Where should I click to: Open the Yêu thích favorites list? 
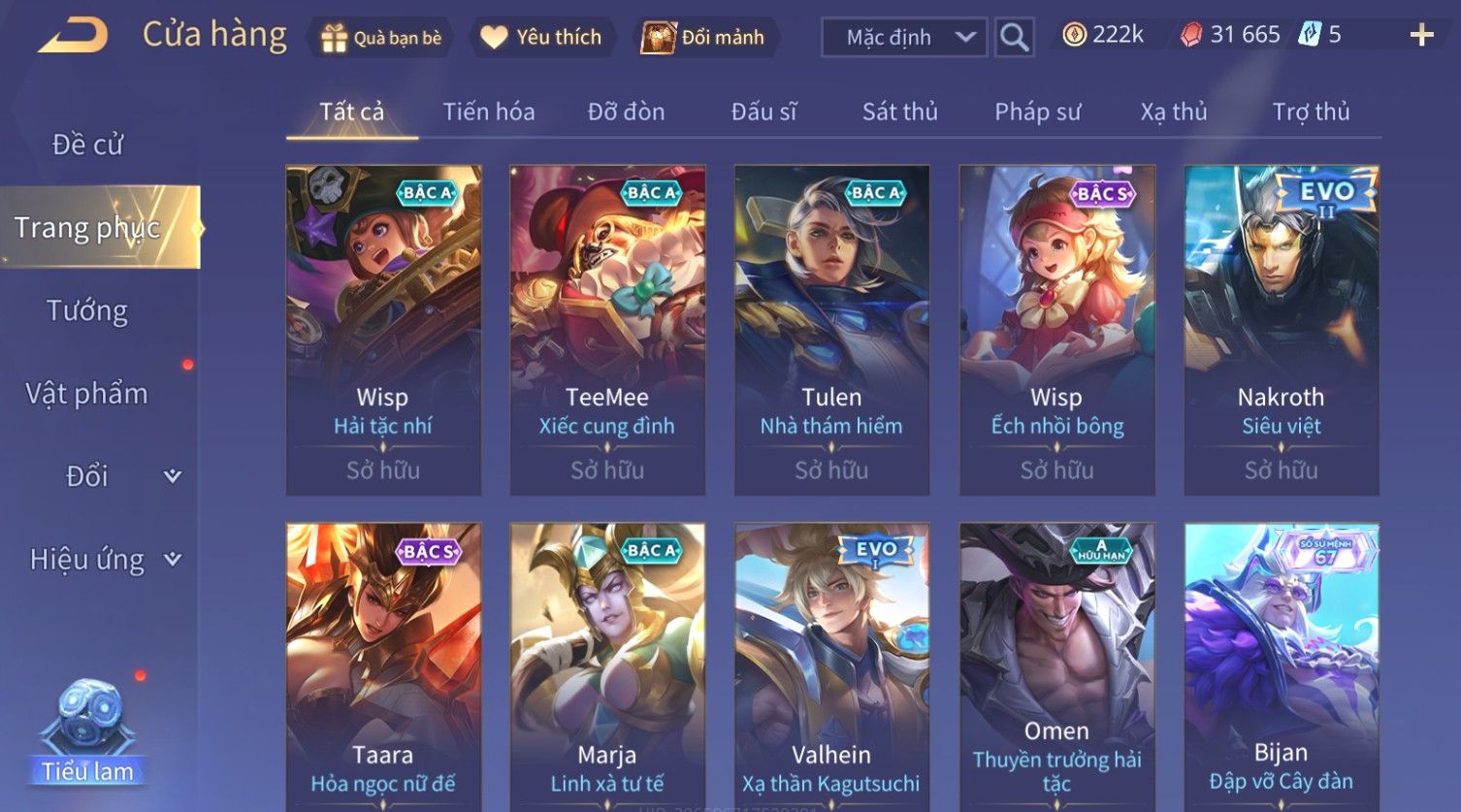(541, 38)
